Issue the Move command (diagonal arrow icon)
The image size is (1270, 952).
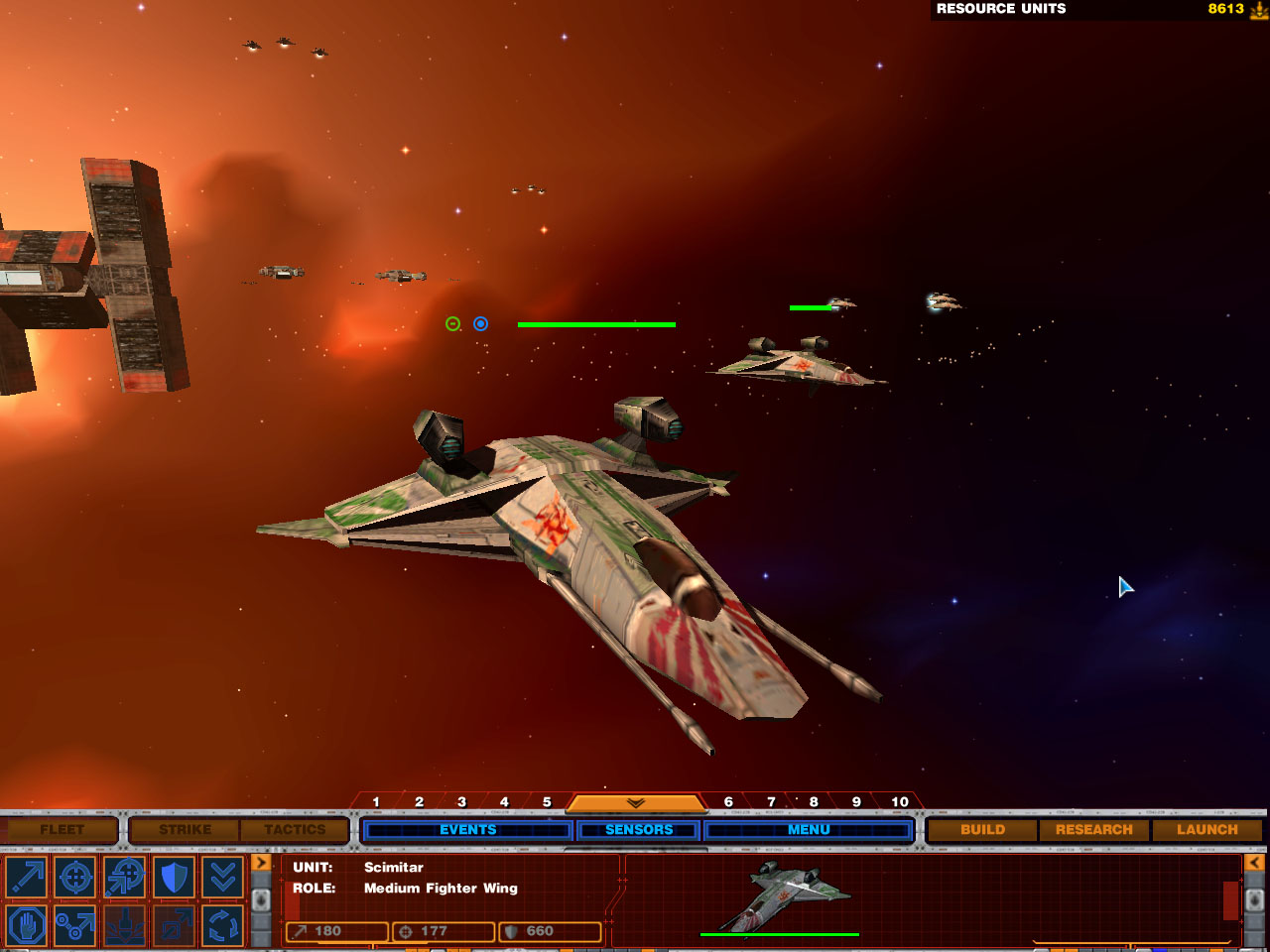coord(27,877)
